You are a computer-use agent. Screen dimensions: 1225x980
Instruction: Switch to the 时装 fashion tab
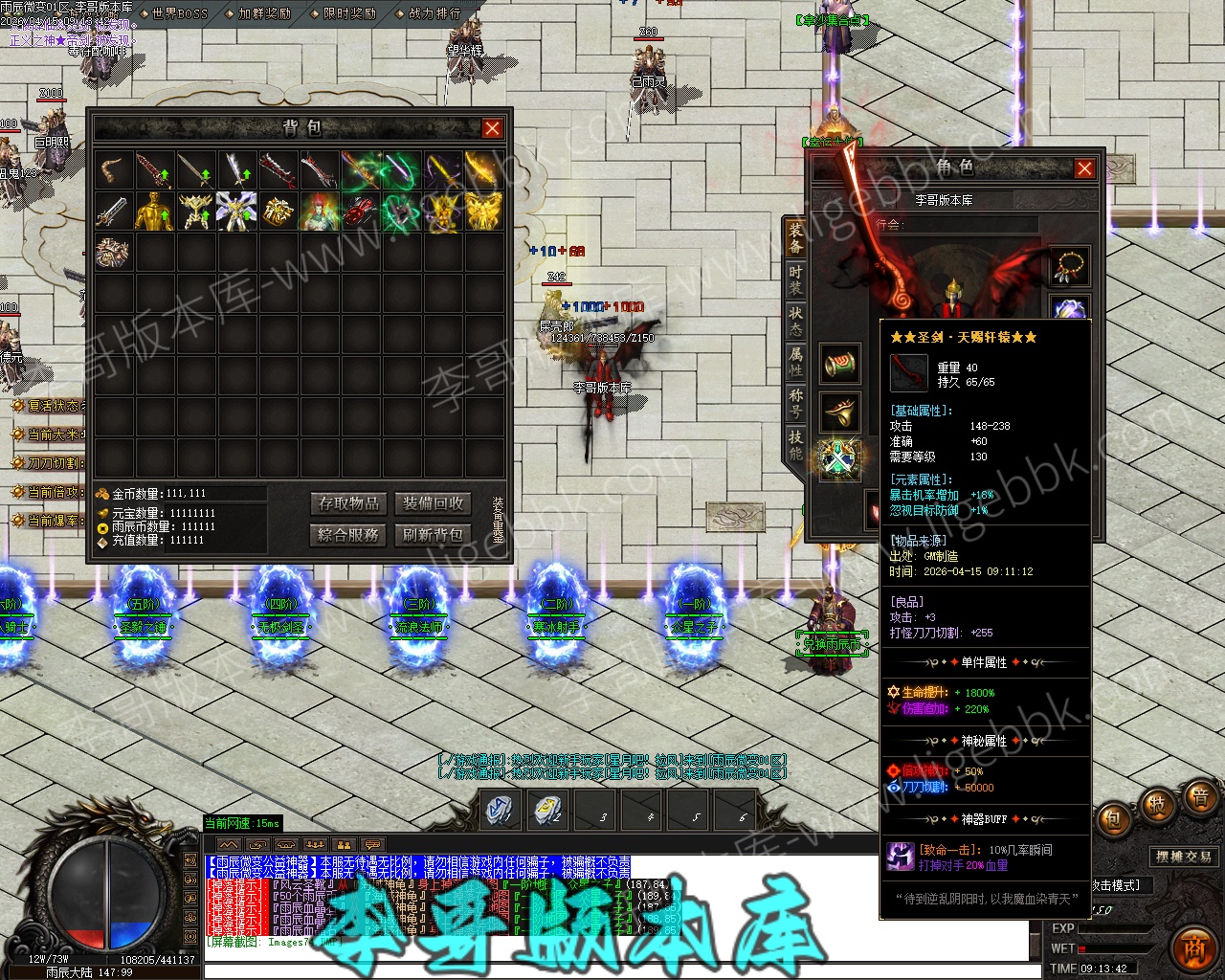pyautogui.click(x=796, y=278)
